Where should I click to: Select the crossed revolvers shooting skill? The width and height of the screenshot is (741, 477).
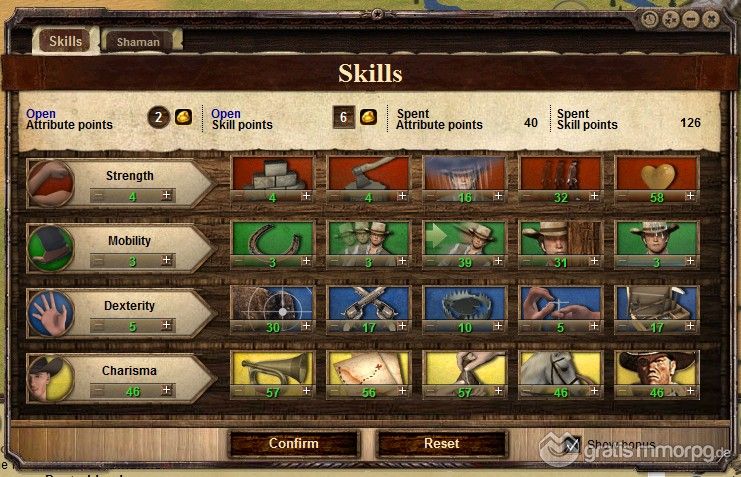(x=369, y=304)
